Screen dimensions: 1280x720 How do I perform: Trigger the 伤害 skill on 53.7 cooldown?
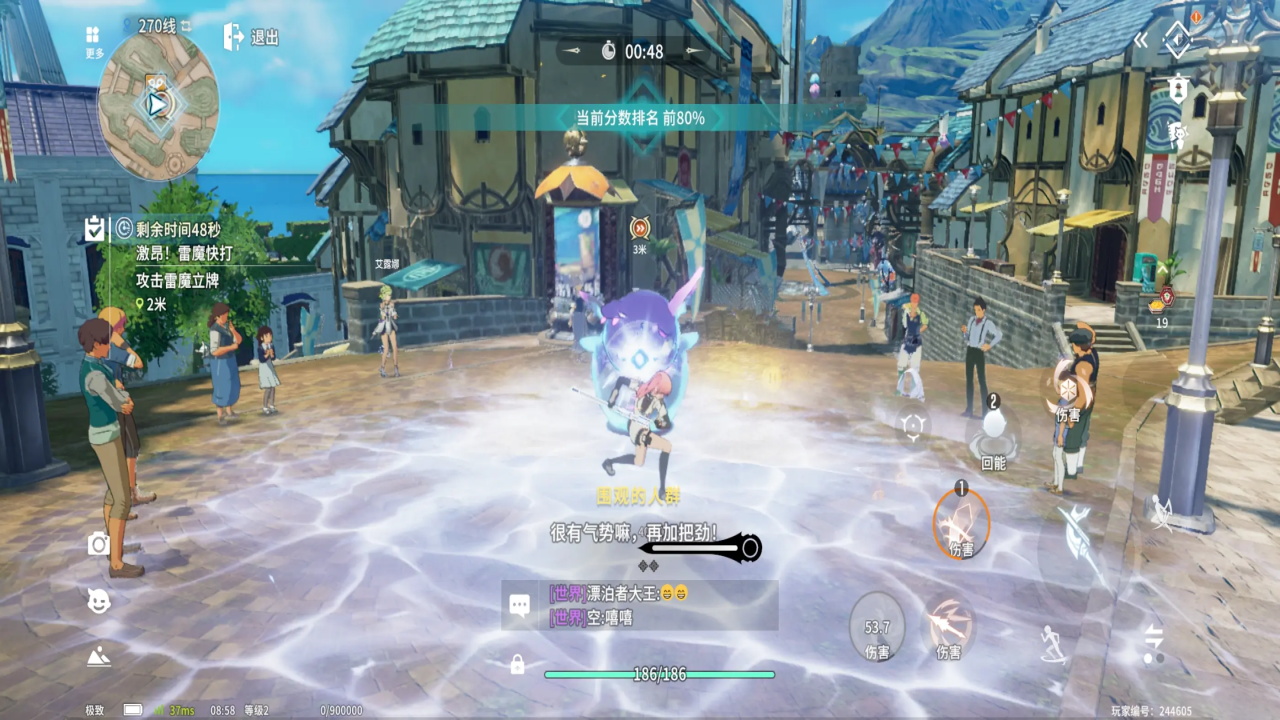pyautogui.click(x=877, y=628)
